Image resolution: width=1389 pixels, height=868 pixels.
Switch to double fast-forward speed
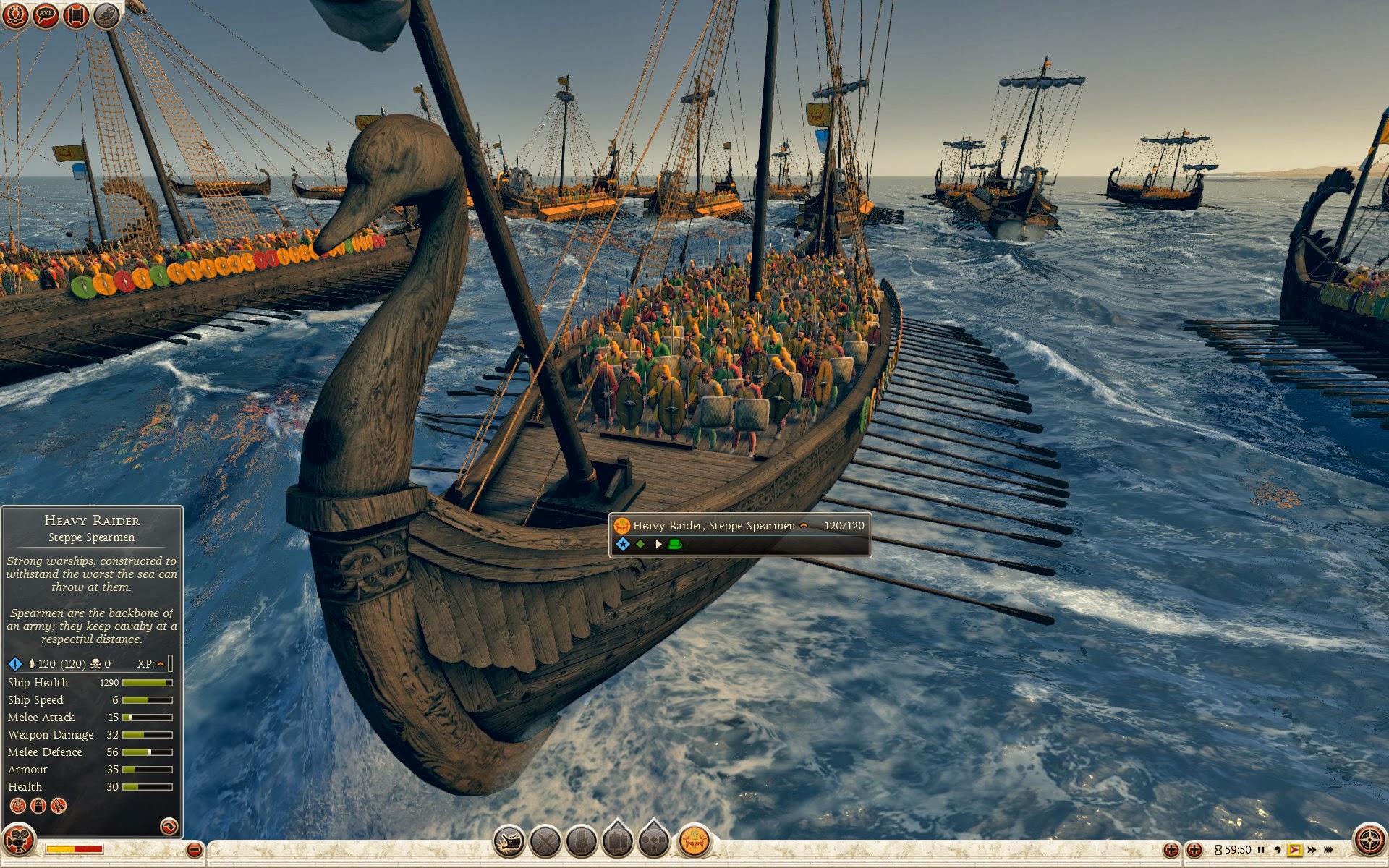1312,850
